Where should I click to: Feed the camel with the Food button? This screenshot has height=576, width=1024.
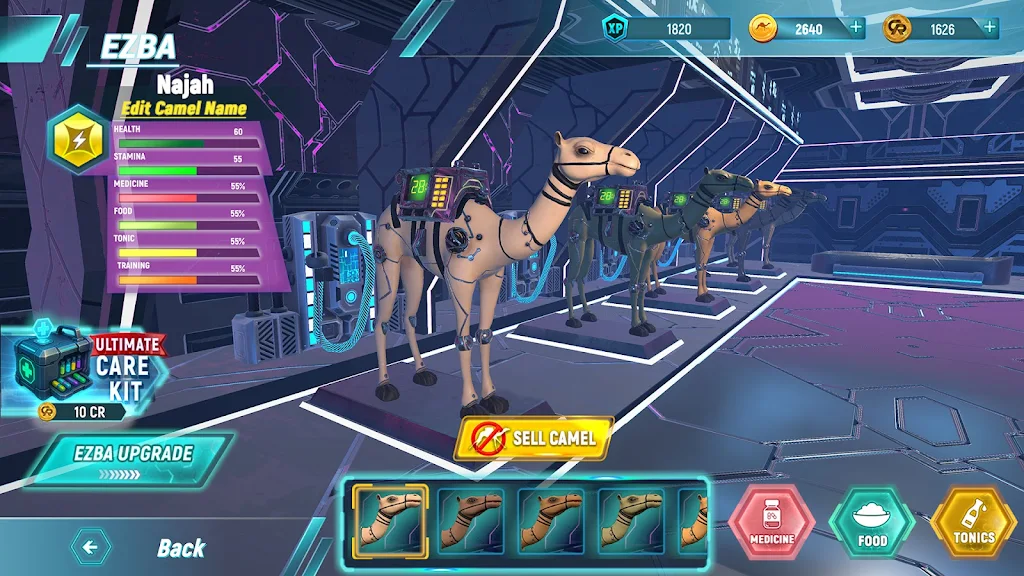(872, 521)
